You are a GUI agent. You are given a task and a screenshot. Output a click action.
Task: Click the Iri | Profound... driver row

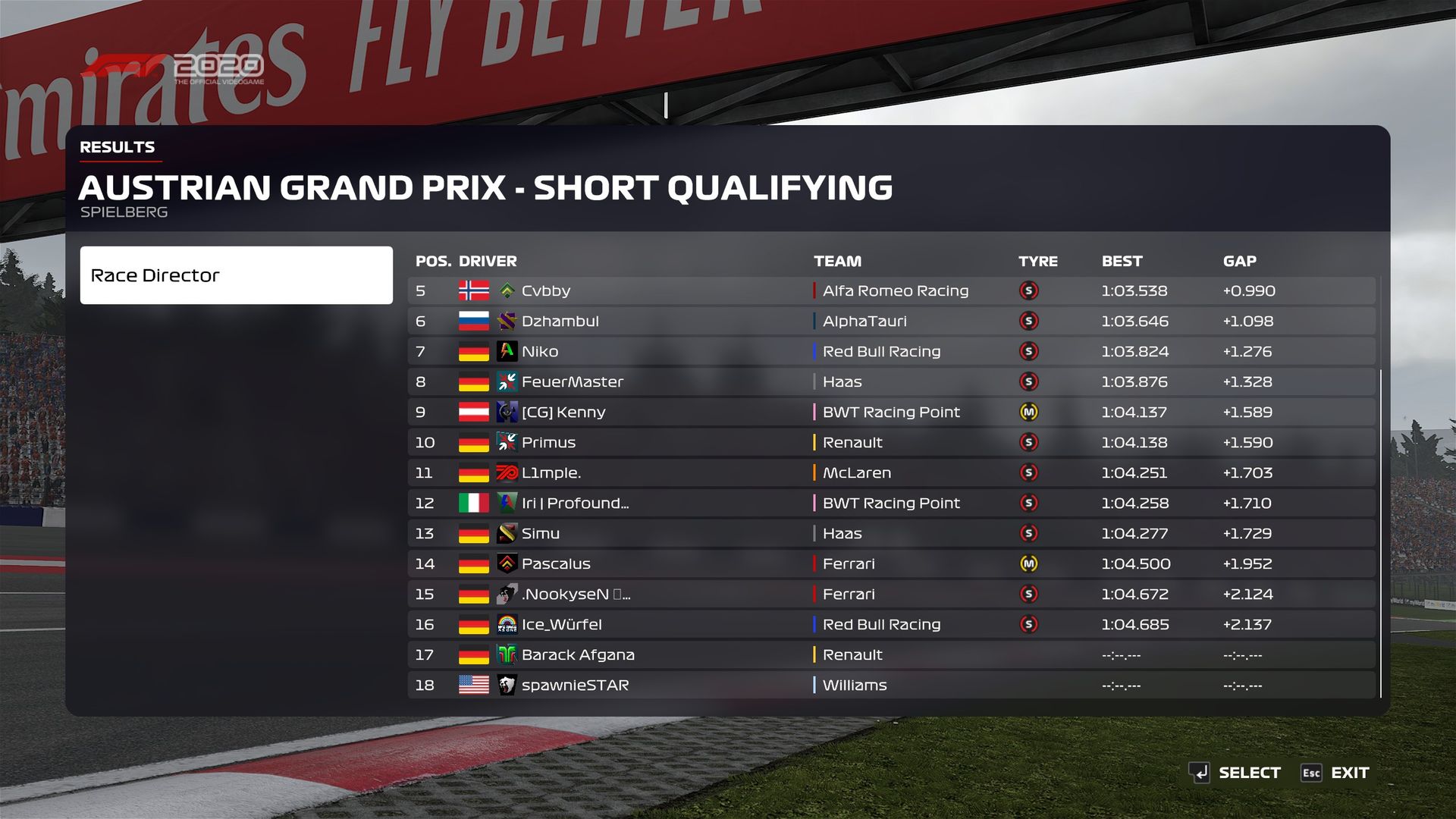(x=891, y=504)
